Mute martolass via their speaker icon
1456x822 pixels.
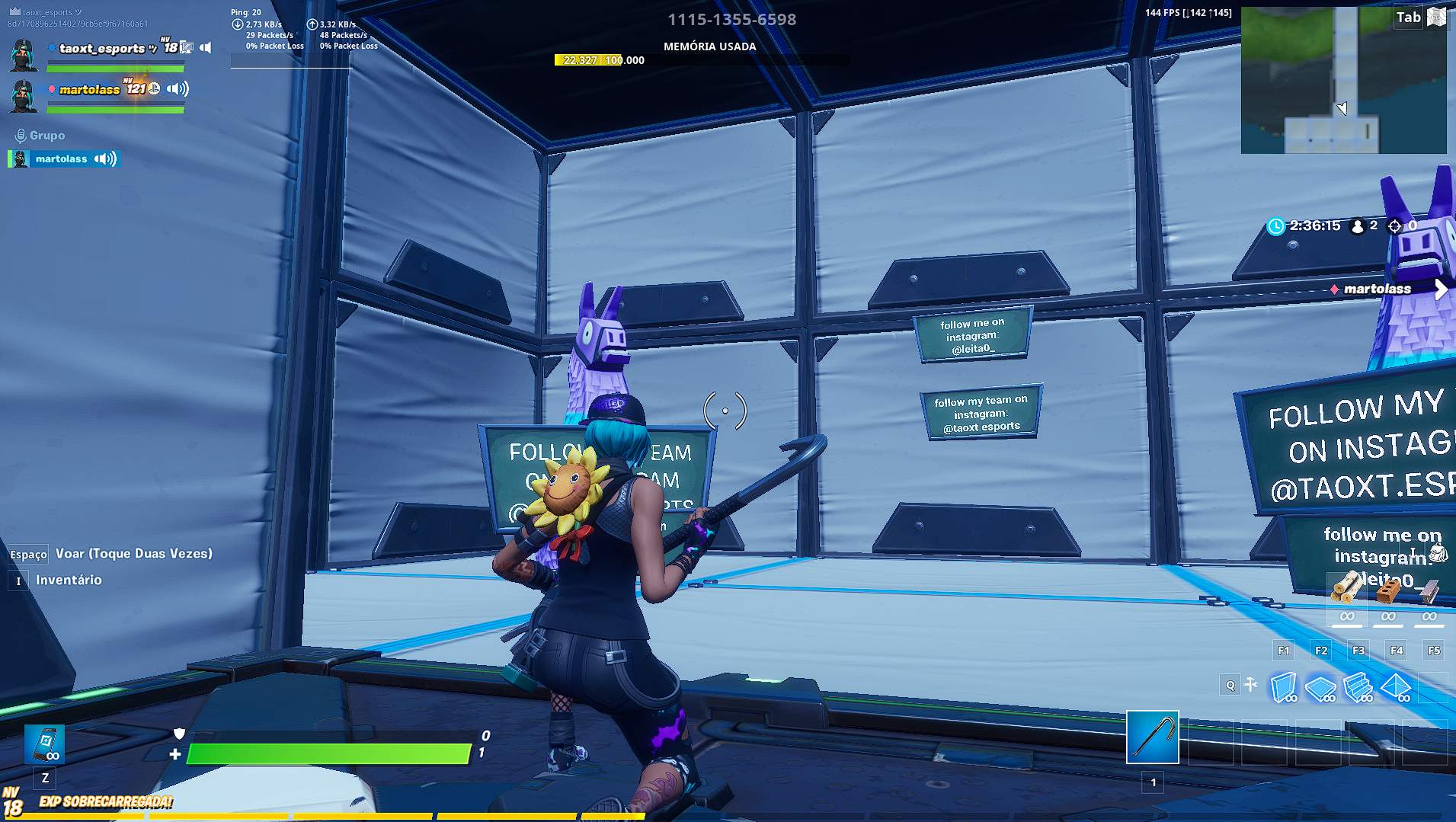pos(177,89)
